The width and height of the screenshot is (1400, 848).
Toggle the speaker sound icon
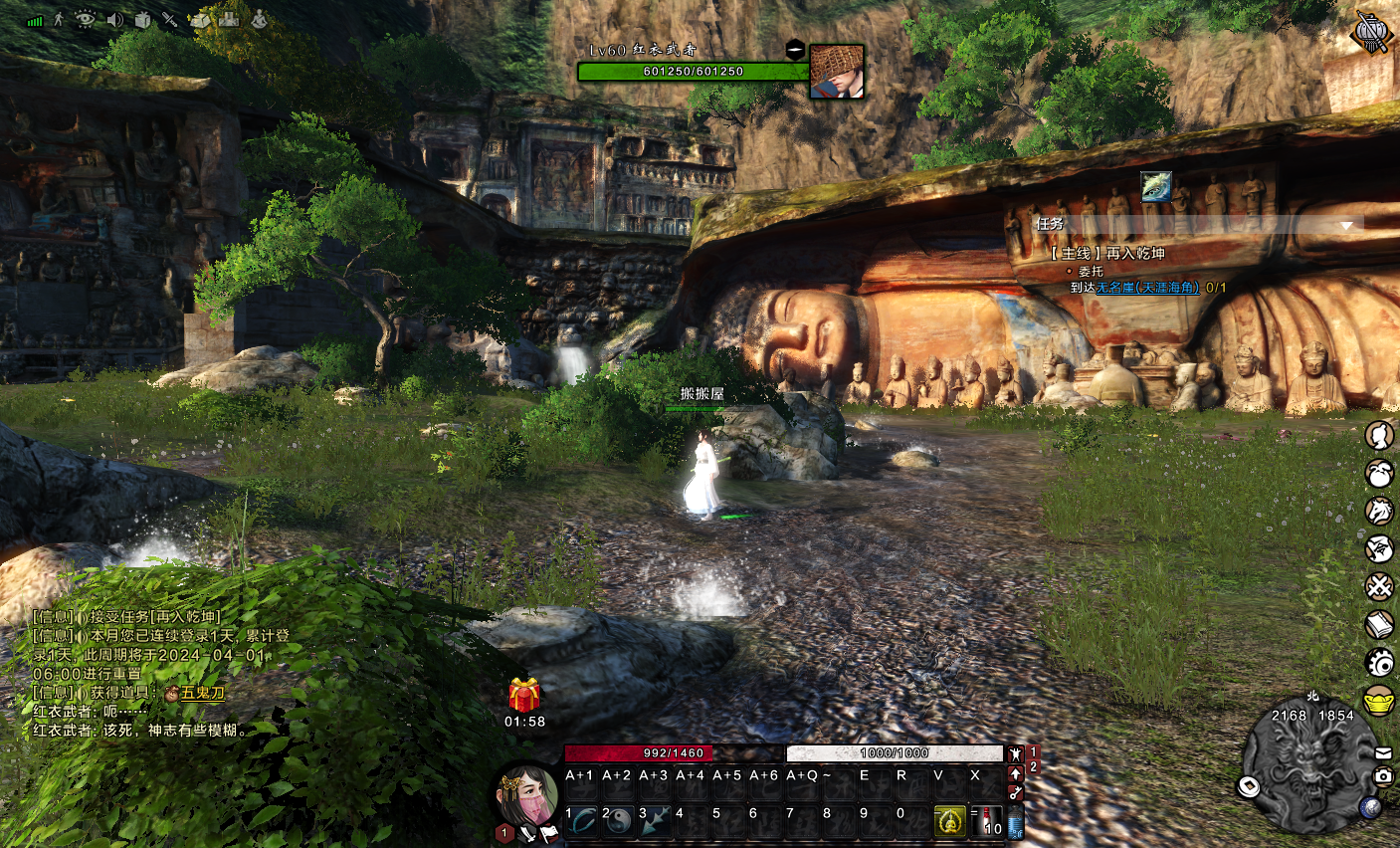click(115, 19)
